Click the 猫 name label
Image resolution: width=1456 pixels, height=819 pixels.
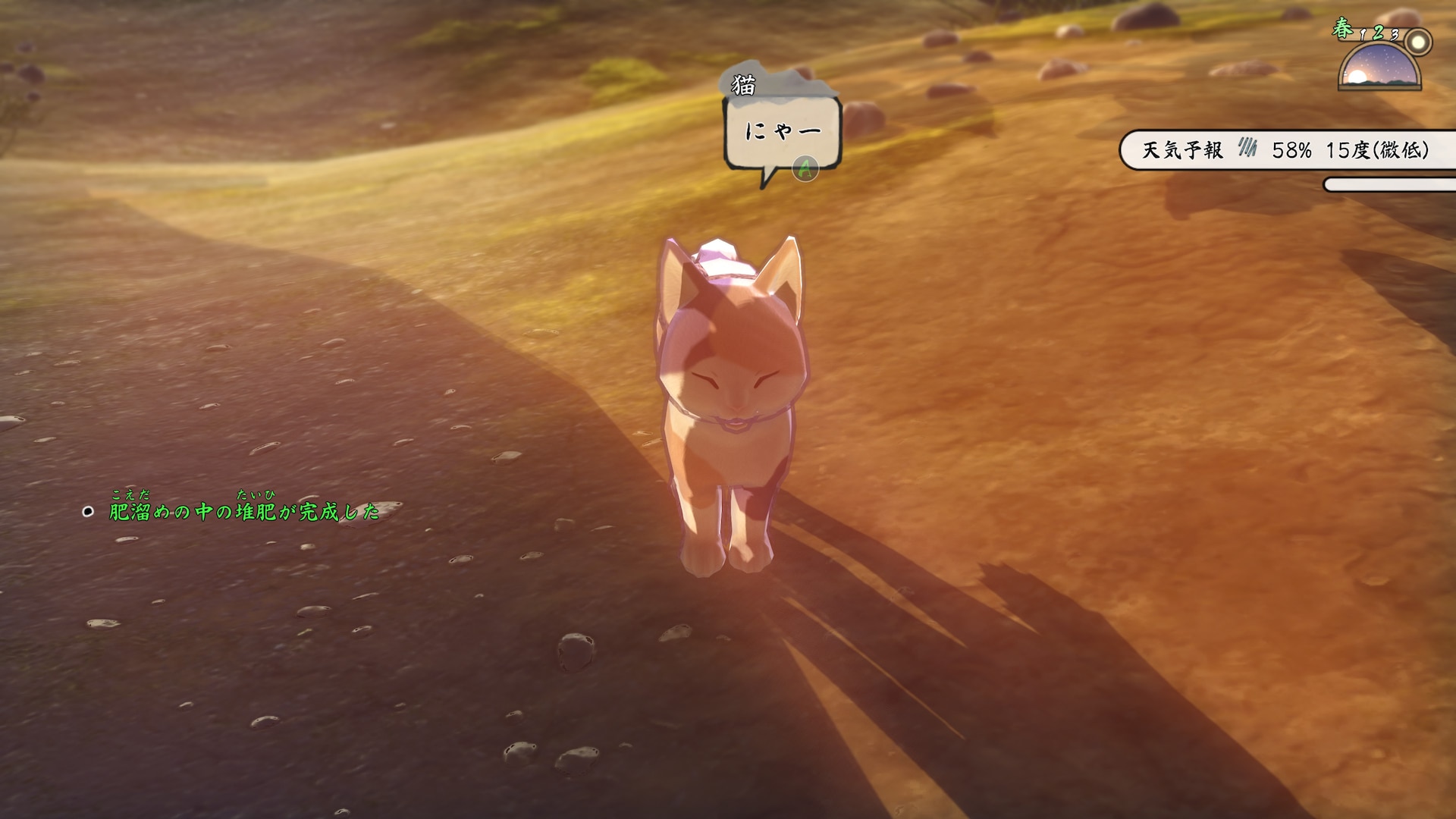click(x=745, y=83)
